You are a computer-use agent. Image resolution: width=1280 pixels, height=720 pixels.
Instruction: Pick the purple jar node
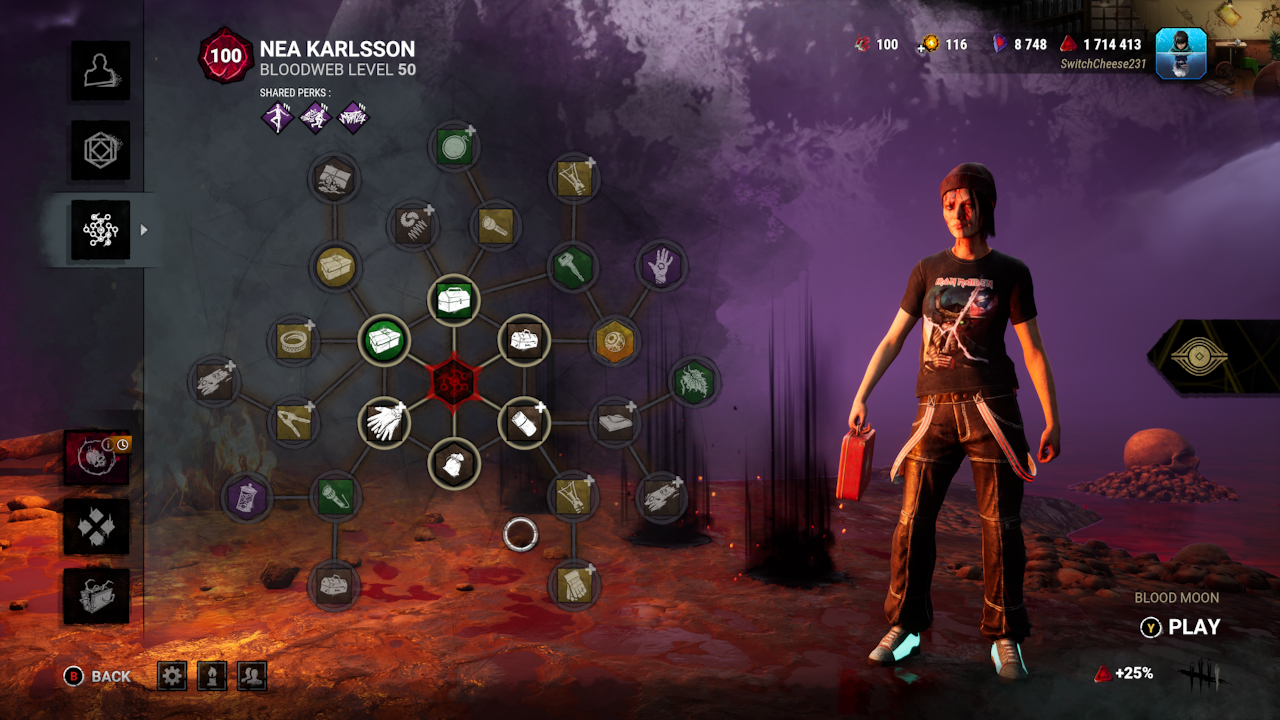[x=245, y=497]
